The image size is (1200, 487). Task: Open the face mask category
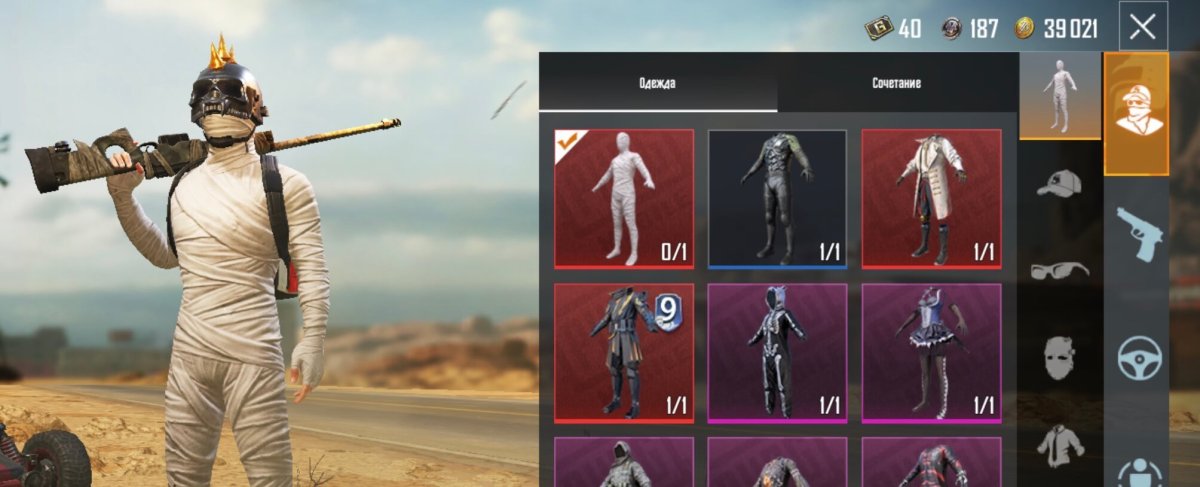(1059, 357)
